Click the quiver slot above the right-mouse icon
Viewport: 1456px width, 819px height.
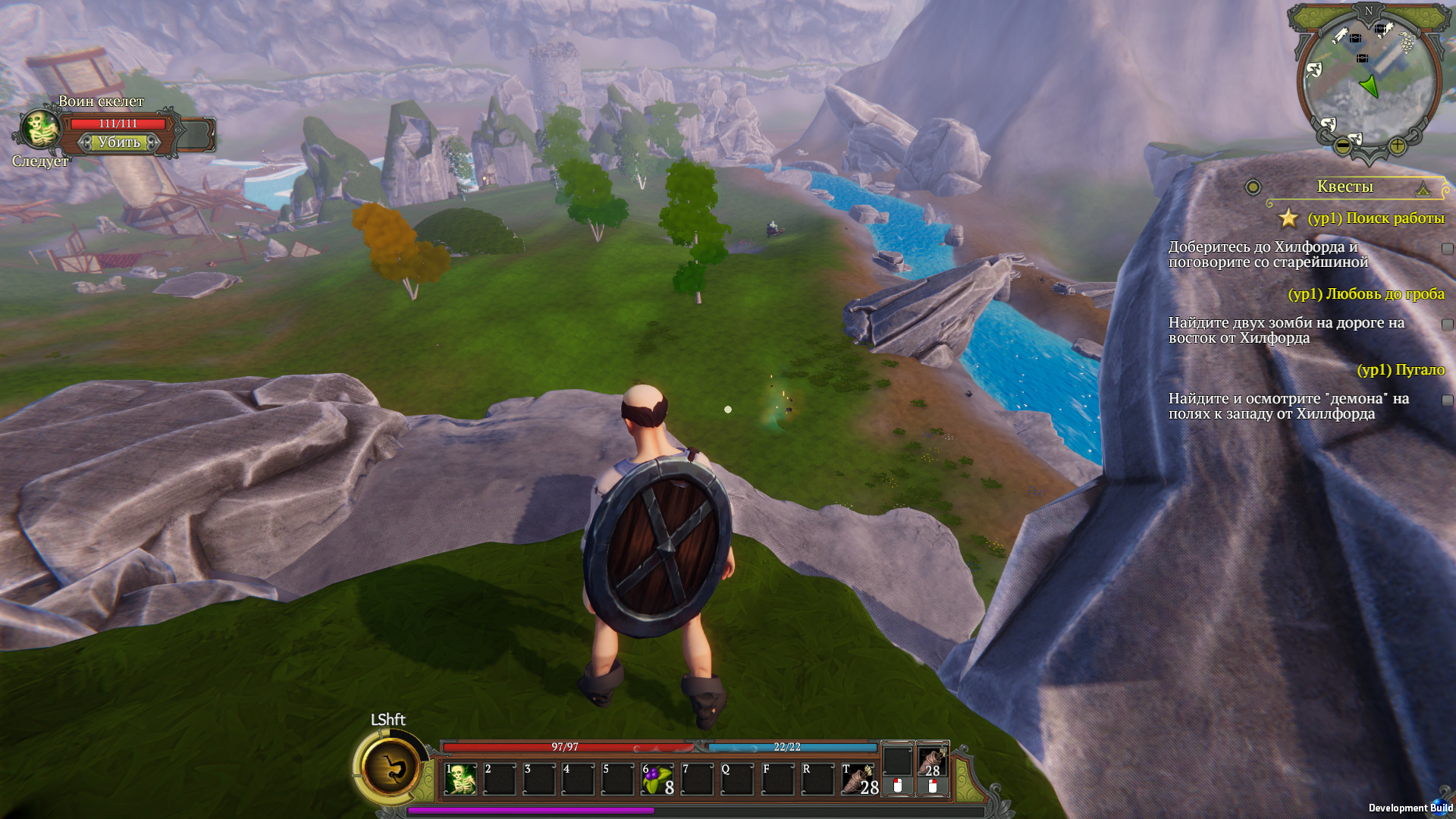(933, 761)
